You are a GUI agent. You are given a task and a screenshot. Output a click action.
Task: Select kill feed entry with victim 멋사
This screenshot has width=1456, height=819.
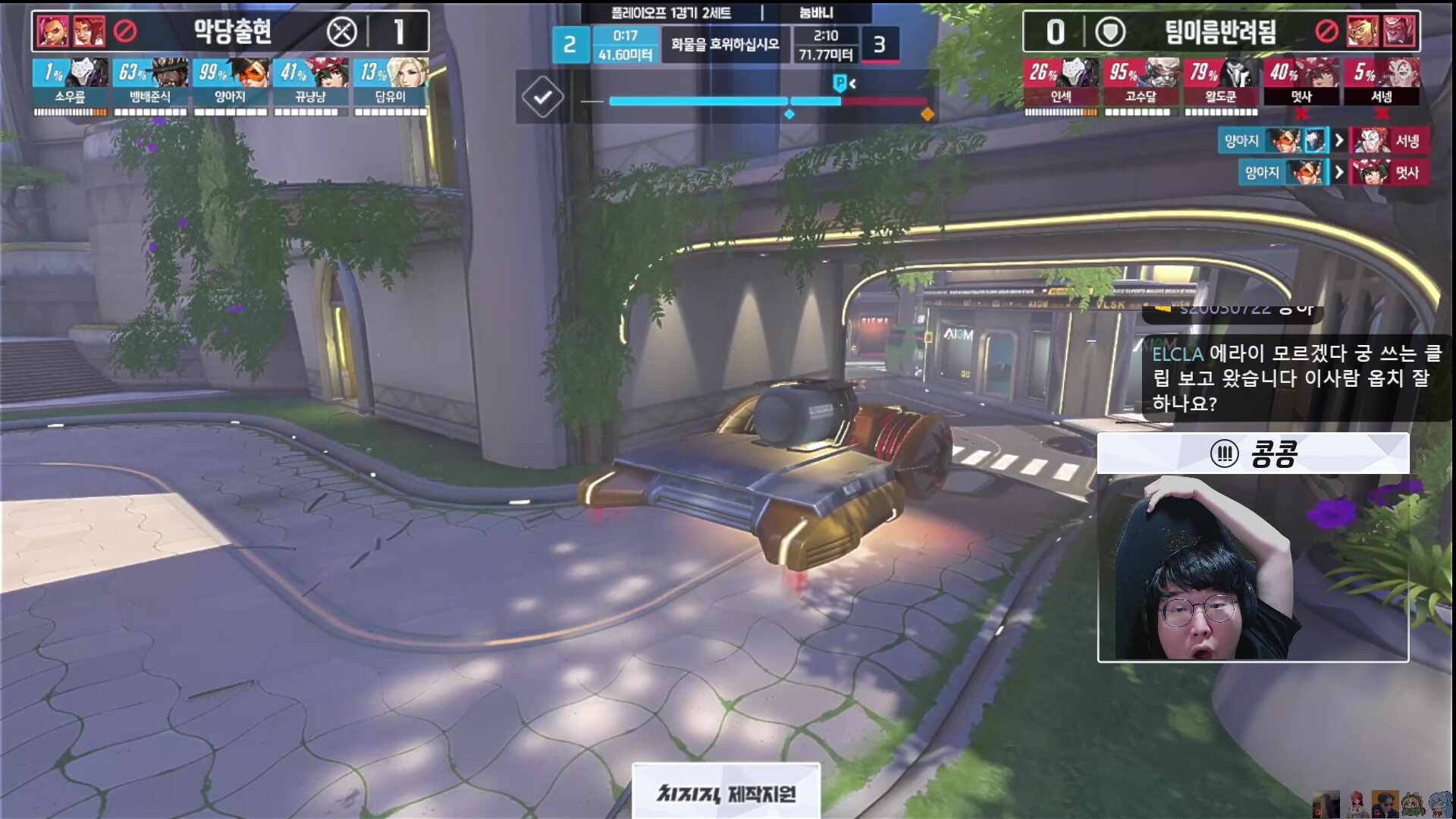[1334, 173]
